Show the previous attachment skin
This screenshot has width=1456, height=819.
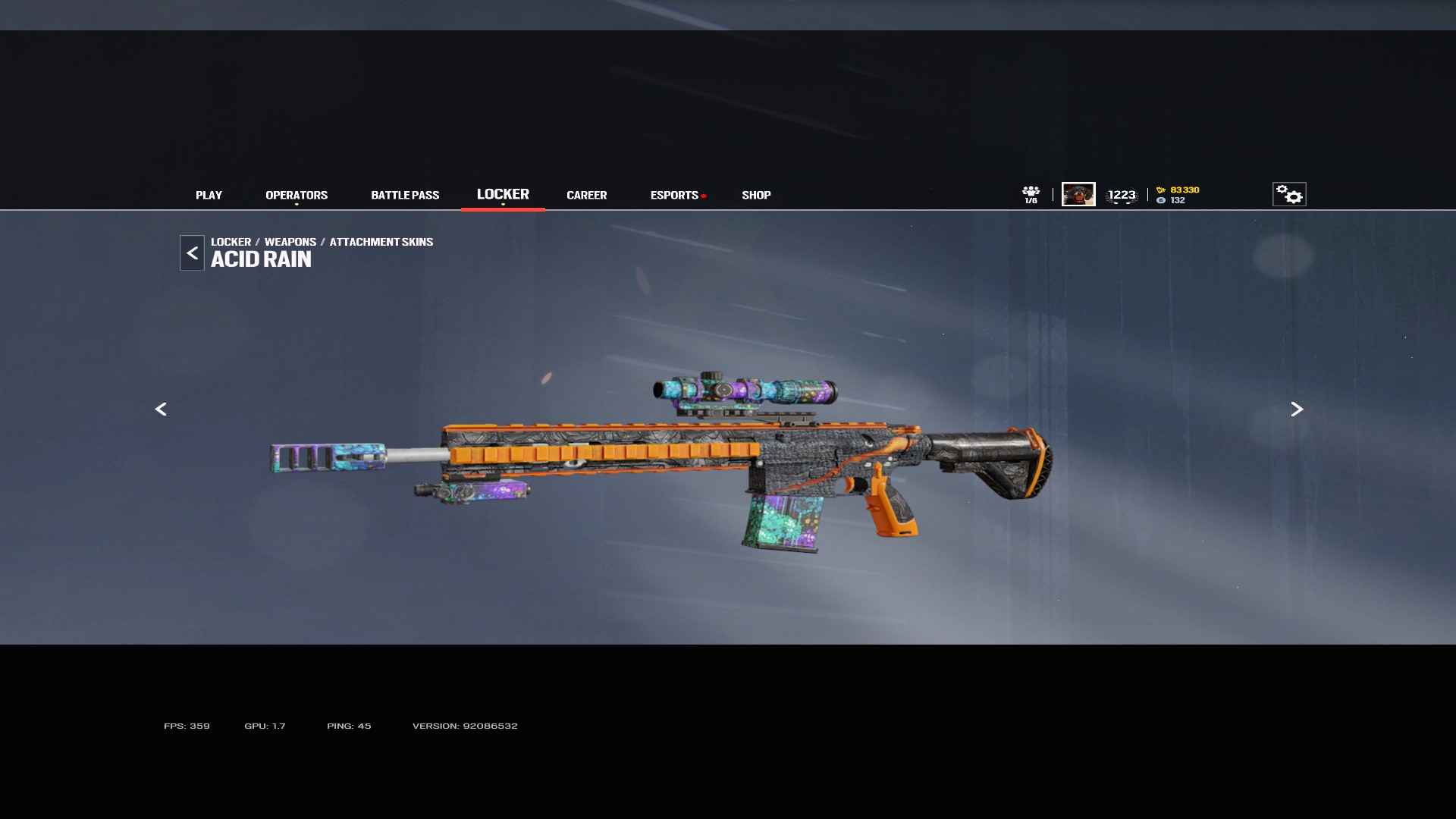[161, 409]
